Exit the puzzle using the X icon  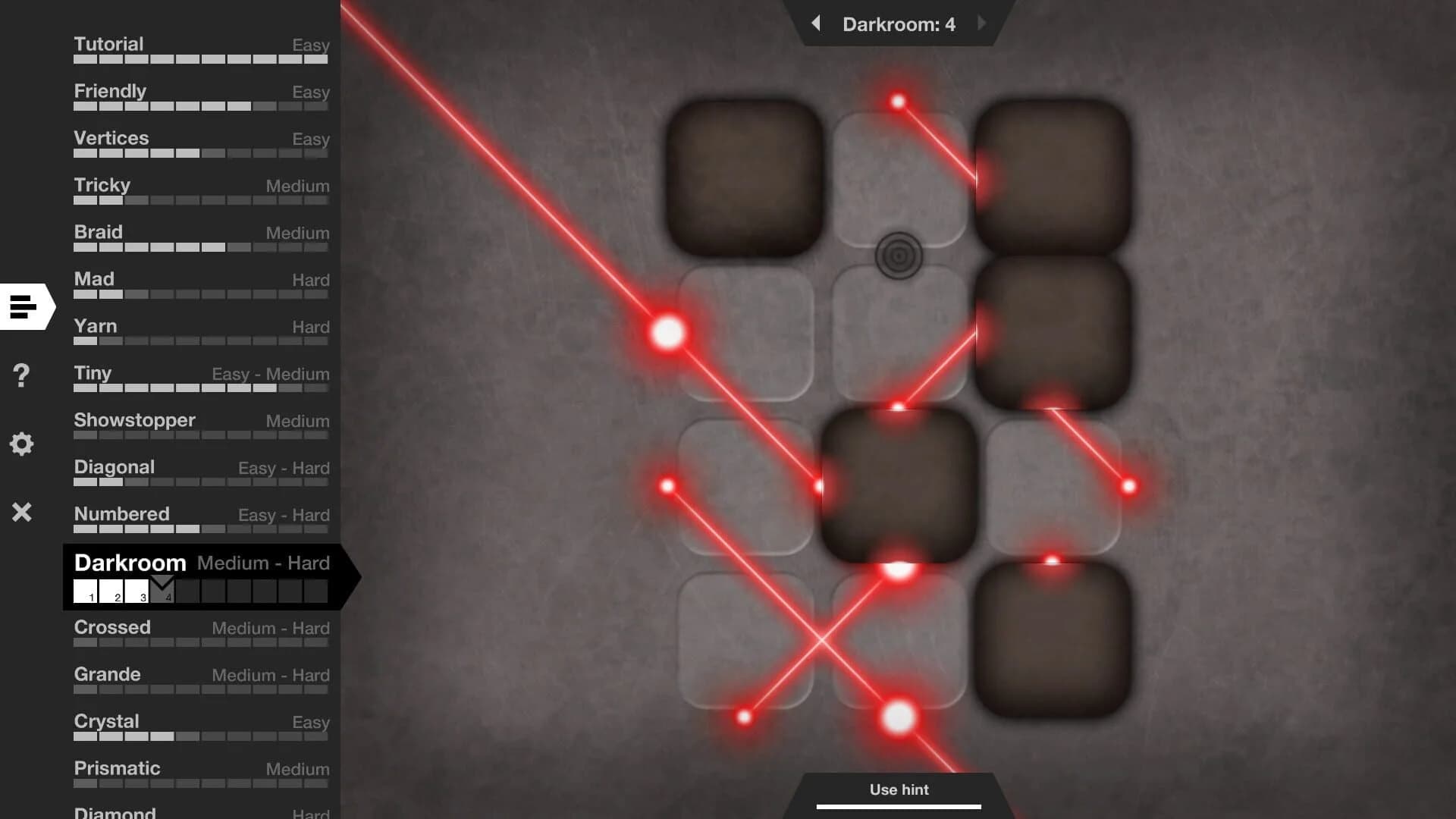click(x=22, y=512)
